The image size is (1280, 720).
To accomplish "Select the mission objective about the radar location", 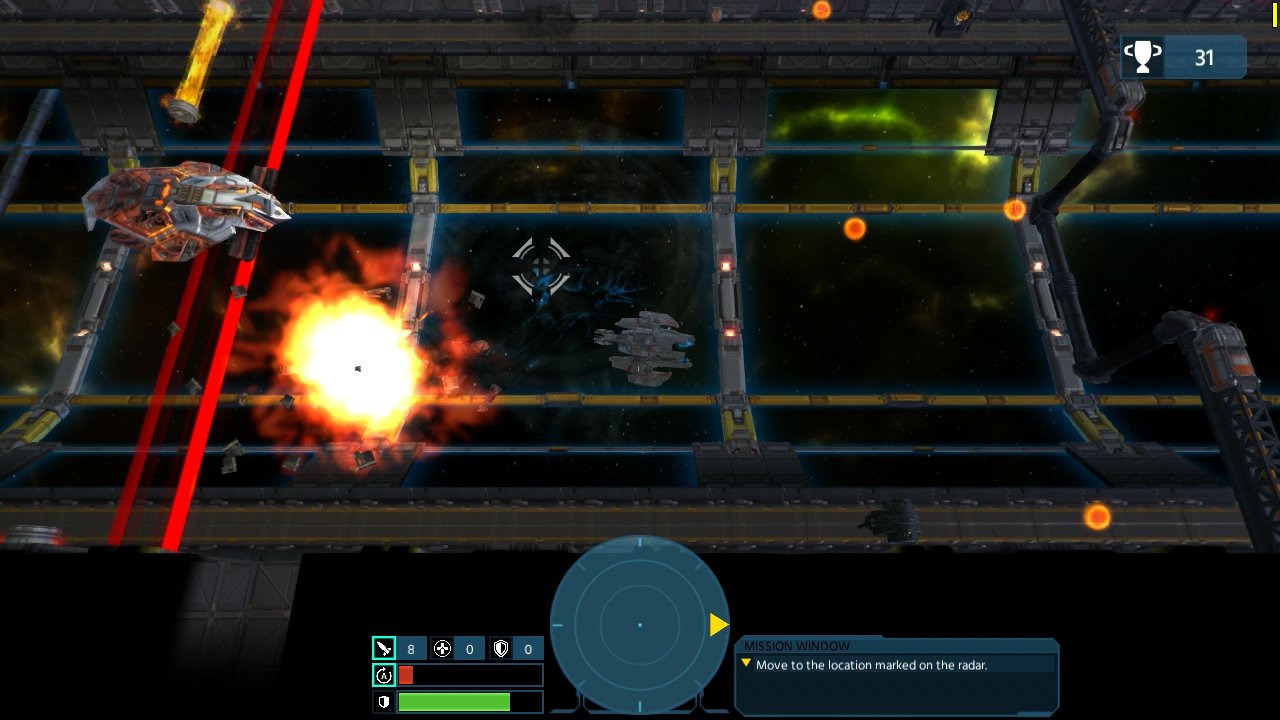I will [870, 662].
